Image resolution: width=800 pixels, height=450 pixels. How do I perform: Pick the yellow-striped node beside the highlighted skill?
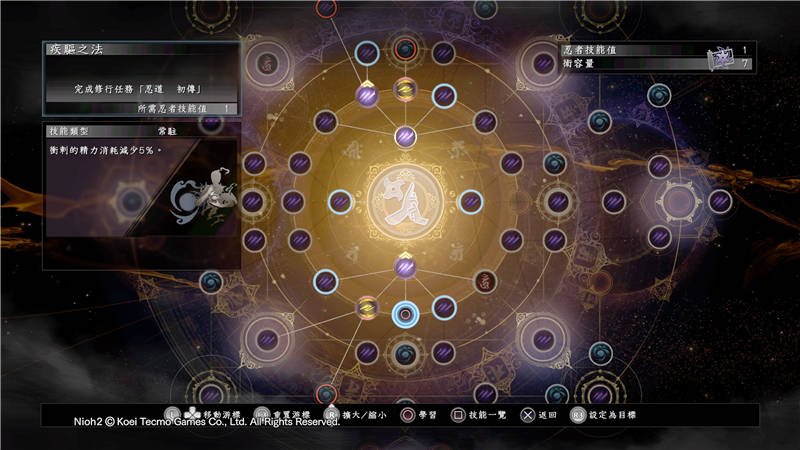click(x=366, y=306)
